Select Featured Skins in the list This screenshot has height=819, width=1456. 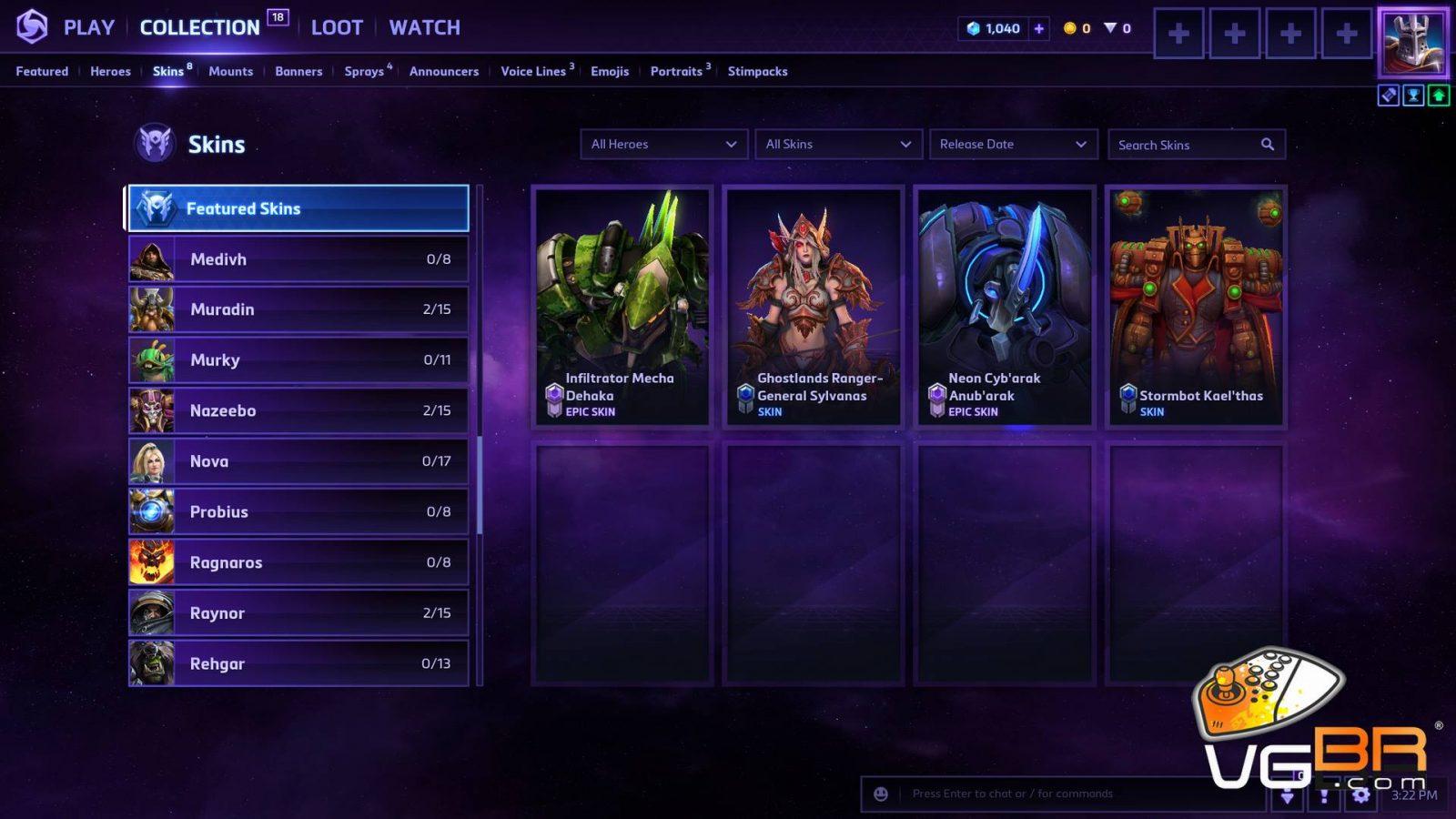[x=298, y=208]
